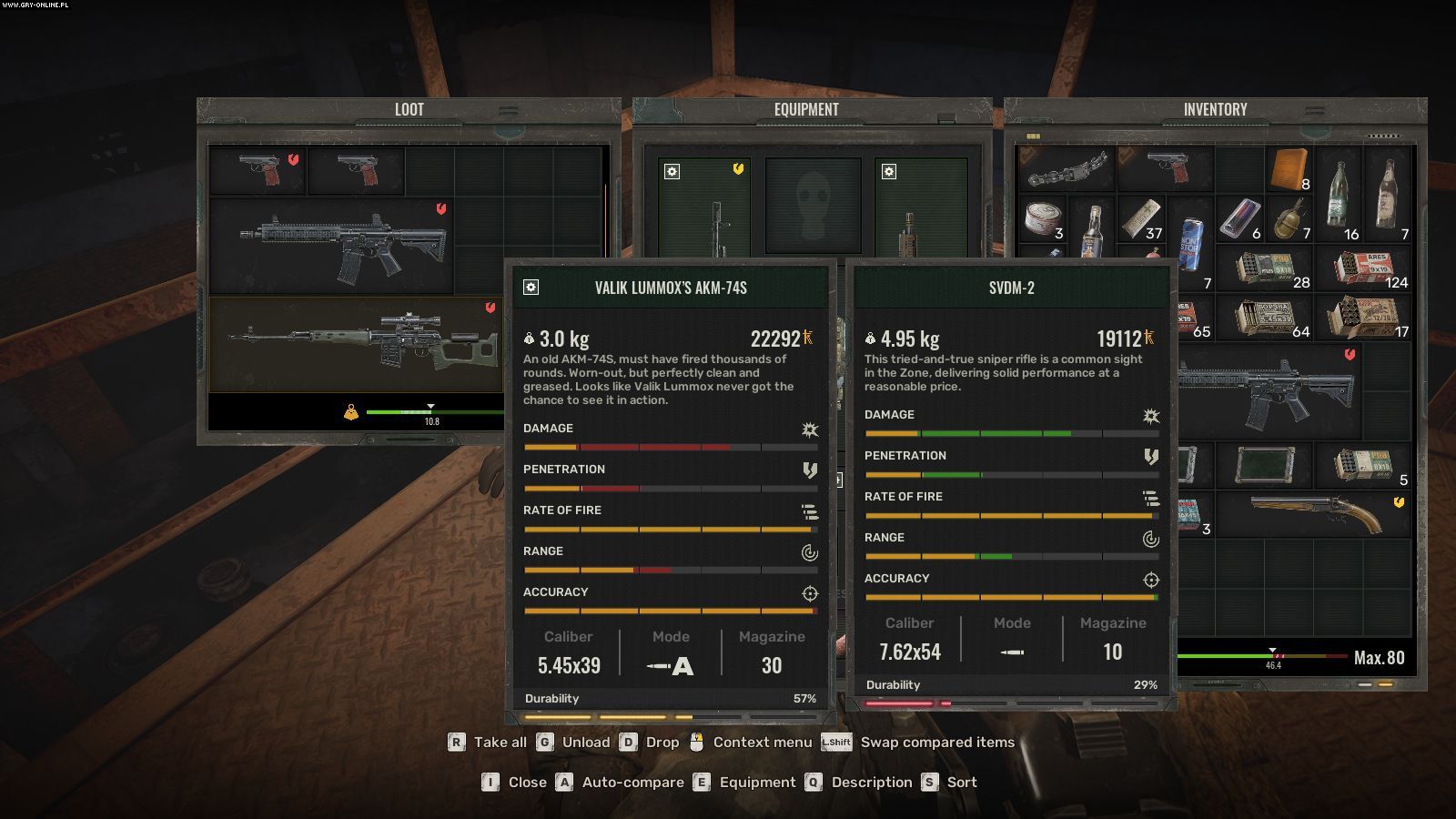Open the empty gas mask equipment slot
The width and height of the screenshot is (1456, 819).
point(812,207)
